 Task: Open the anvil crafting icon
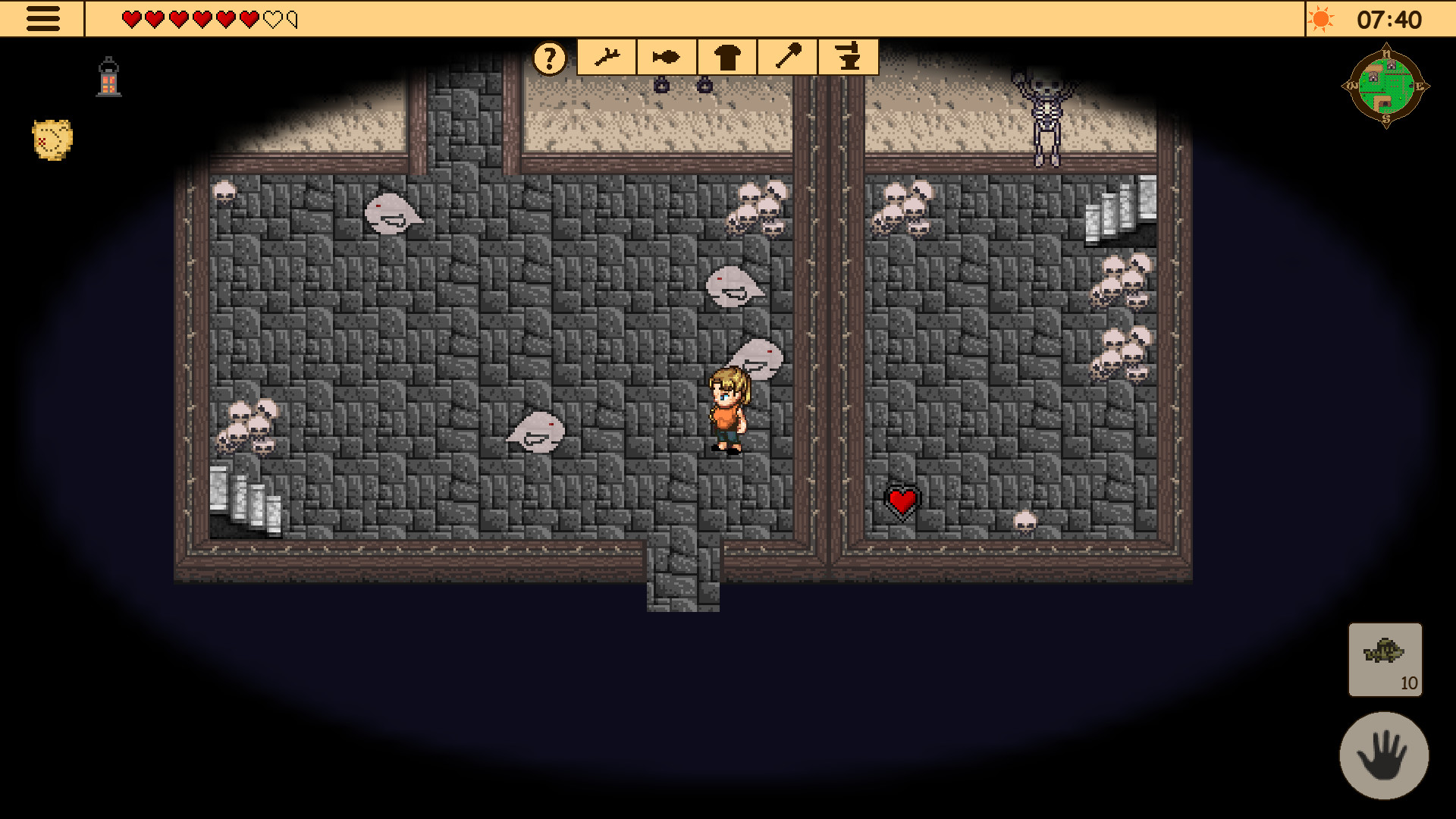tap(847, 56)
